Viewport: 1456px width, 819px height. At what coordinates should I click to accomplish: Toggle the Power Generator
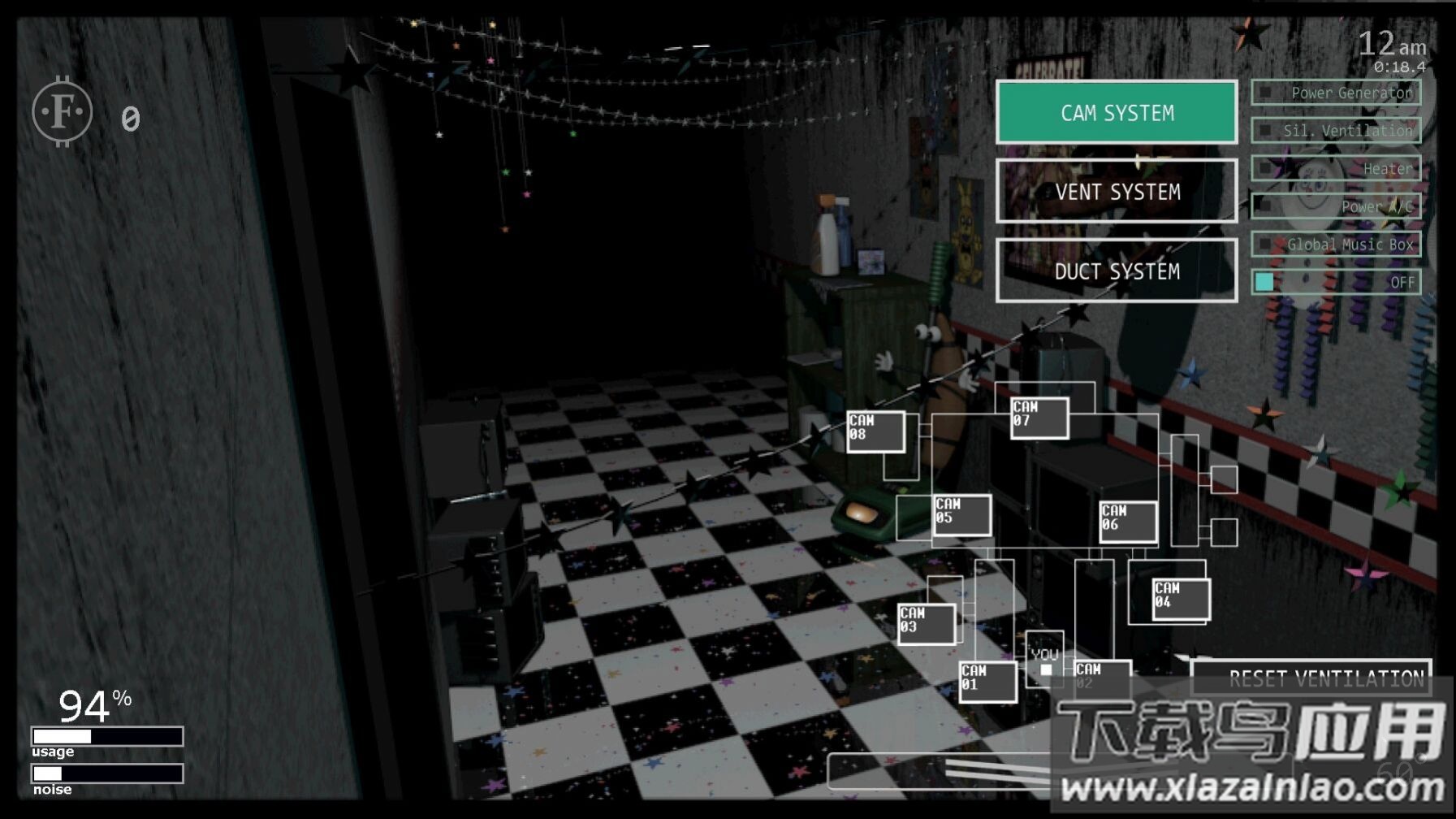pyautogui.click(x=1336, y=93)
